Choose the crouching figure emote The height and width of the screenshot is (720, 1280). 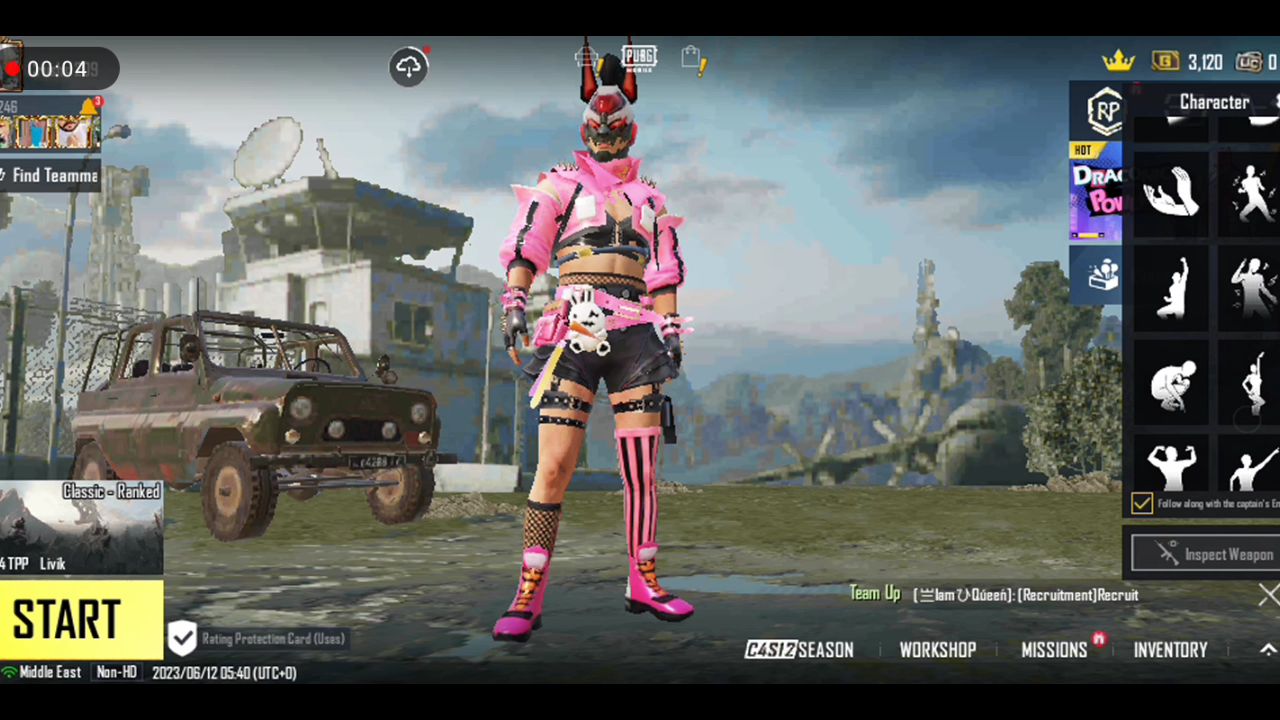(1171, 383)
